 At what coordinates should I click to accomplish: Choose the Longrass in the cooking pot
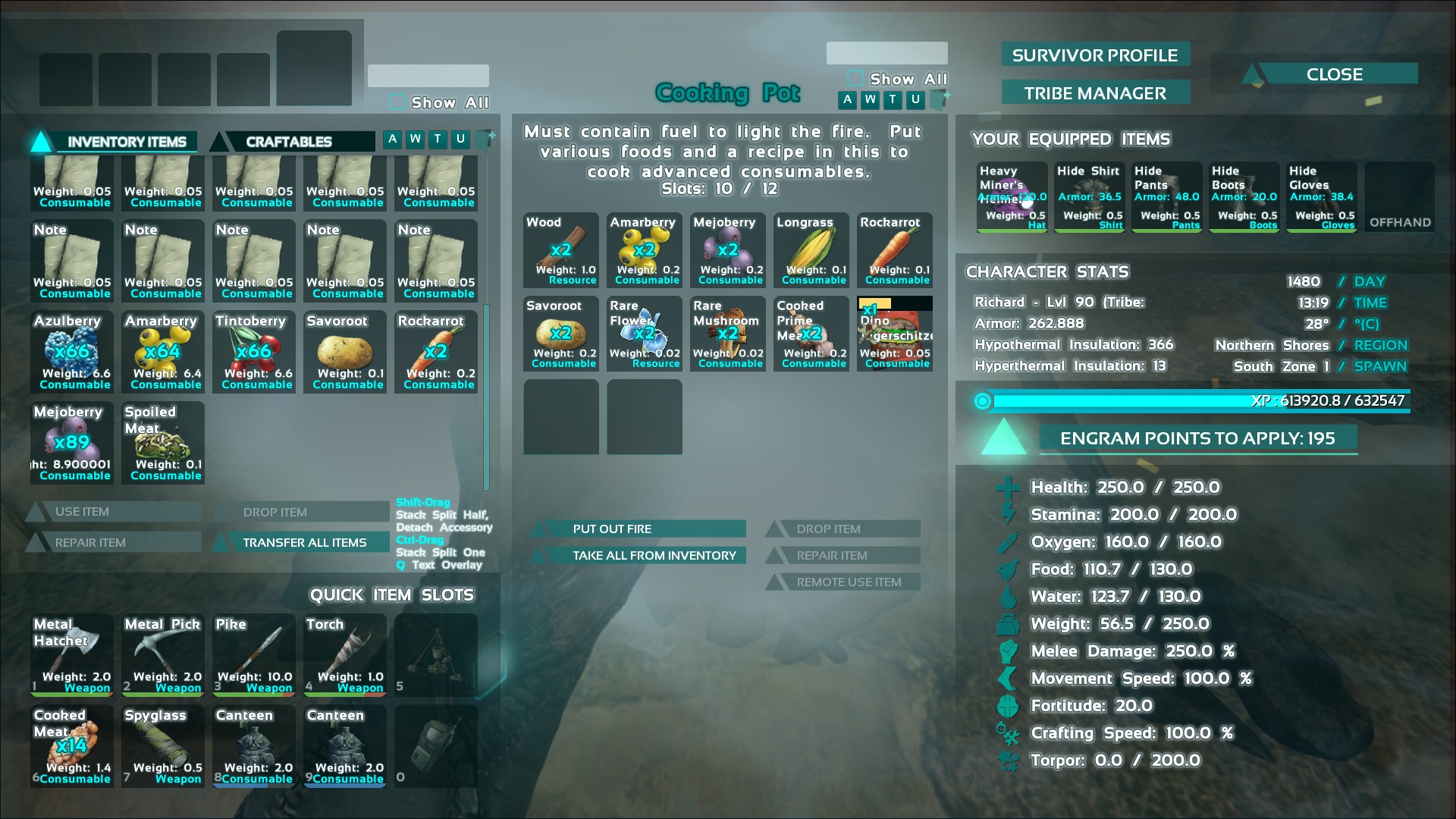point(811,250)
